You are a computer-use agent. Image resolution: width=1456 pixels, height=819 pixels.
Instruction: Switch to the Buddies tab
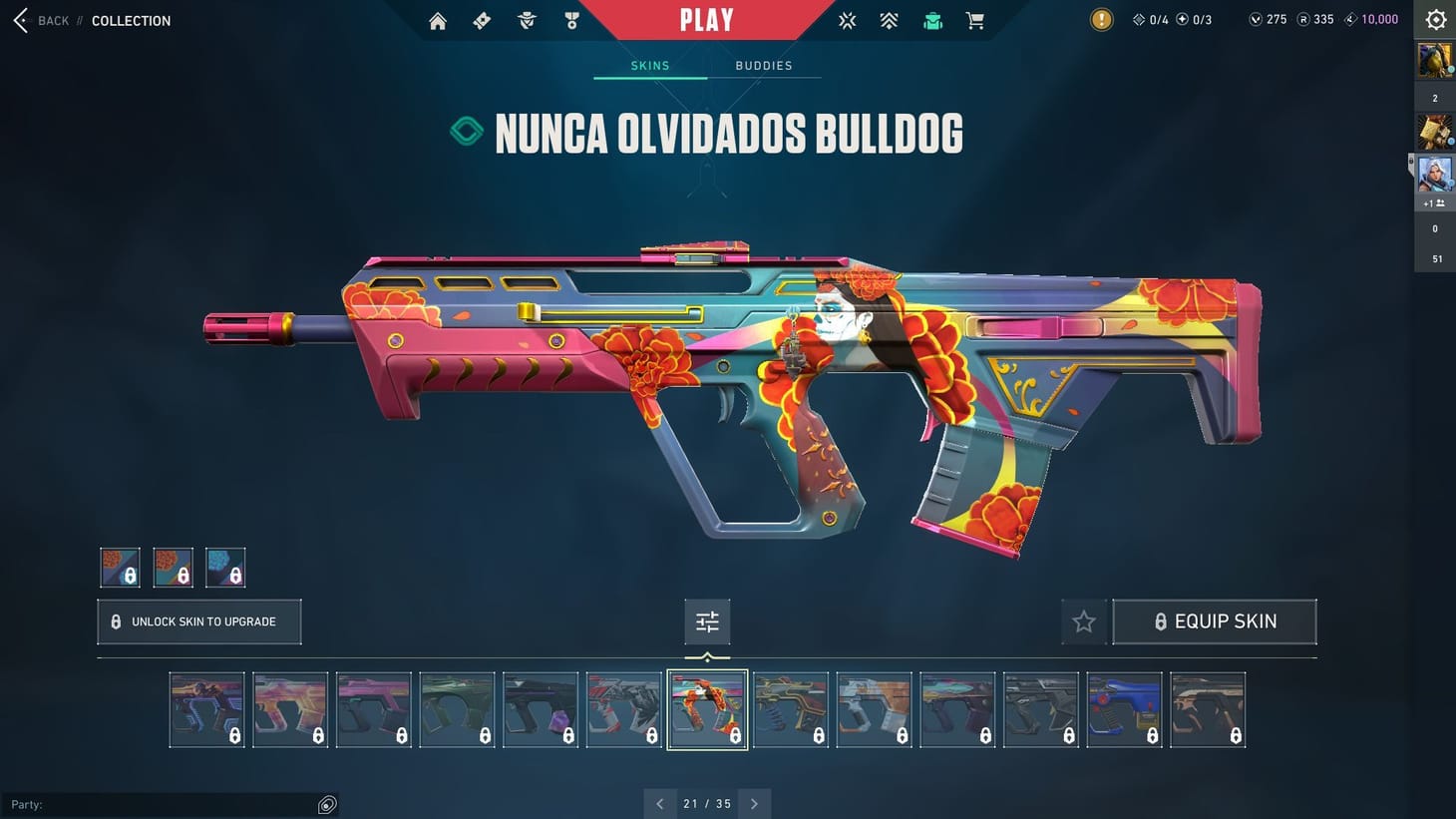click(763, 65)
